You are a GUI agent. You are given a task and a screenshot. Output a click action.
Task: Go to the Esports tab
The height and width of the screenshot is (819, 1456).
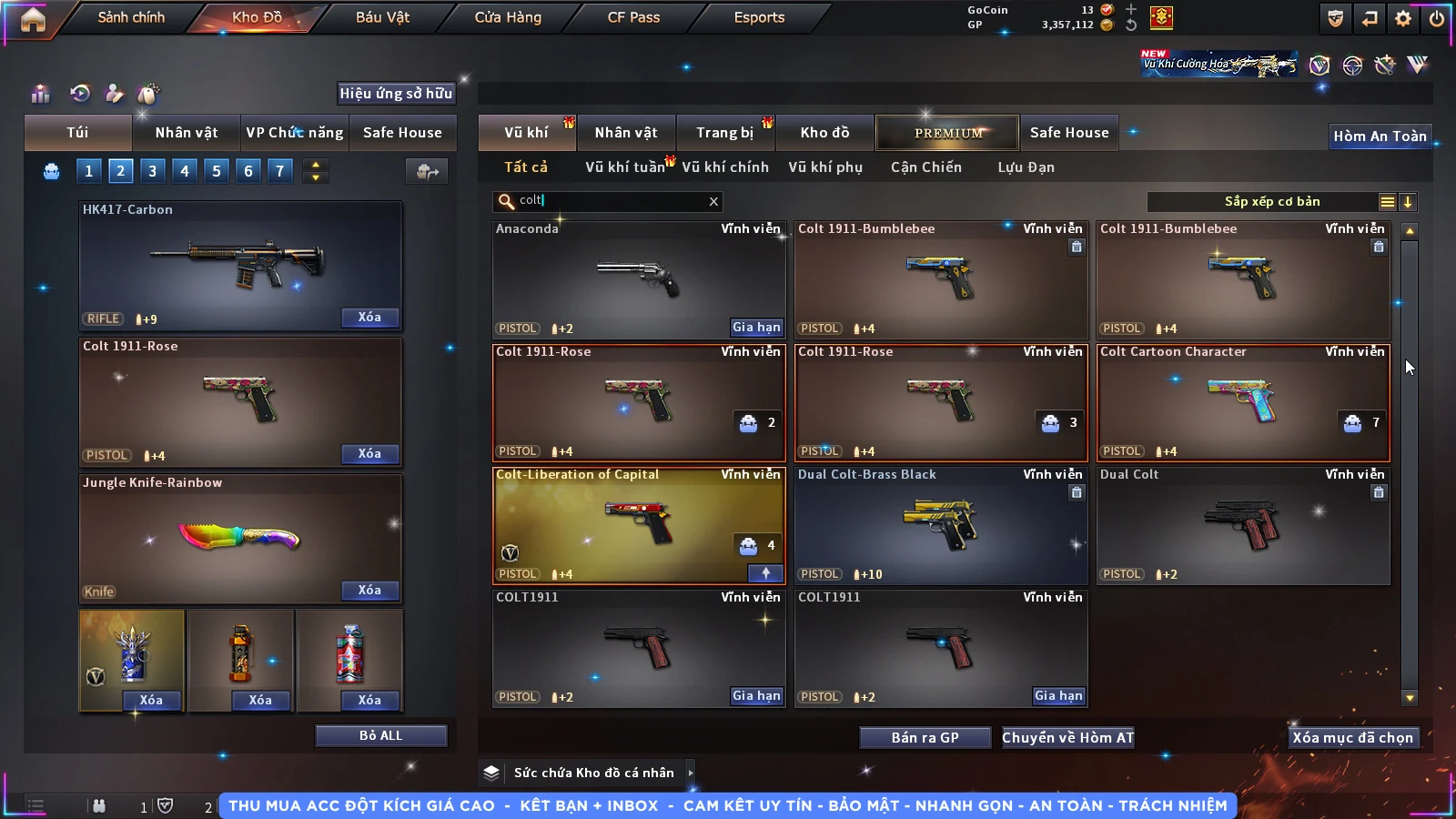(759, 17)
